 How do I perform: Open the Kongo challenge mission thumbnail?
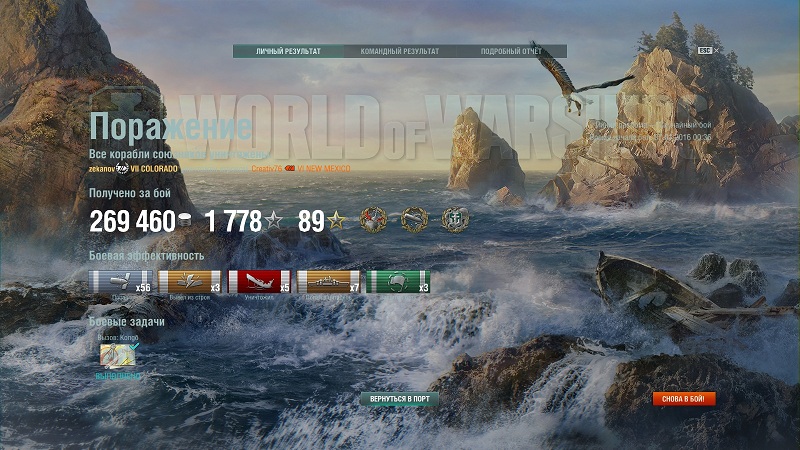(x=117, y=357)
